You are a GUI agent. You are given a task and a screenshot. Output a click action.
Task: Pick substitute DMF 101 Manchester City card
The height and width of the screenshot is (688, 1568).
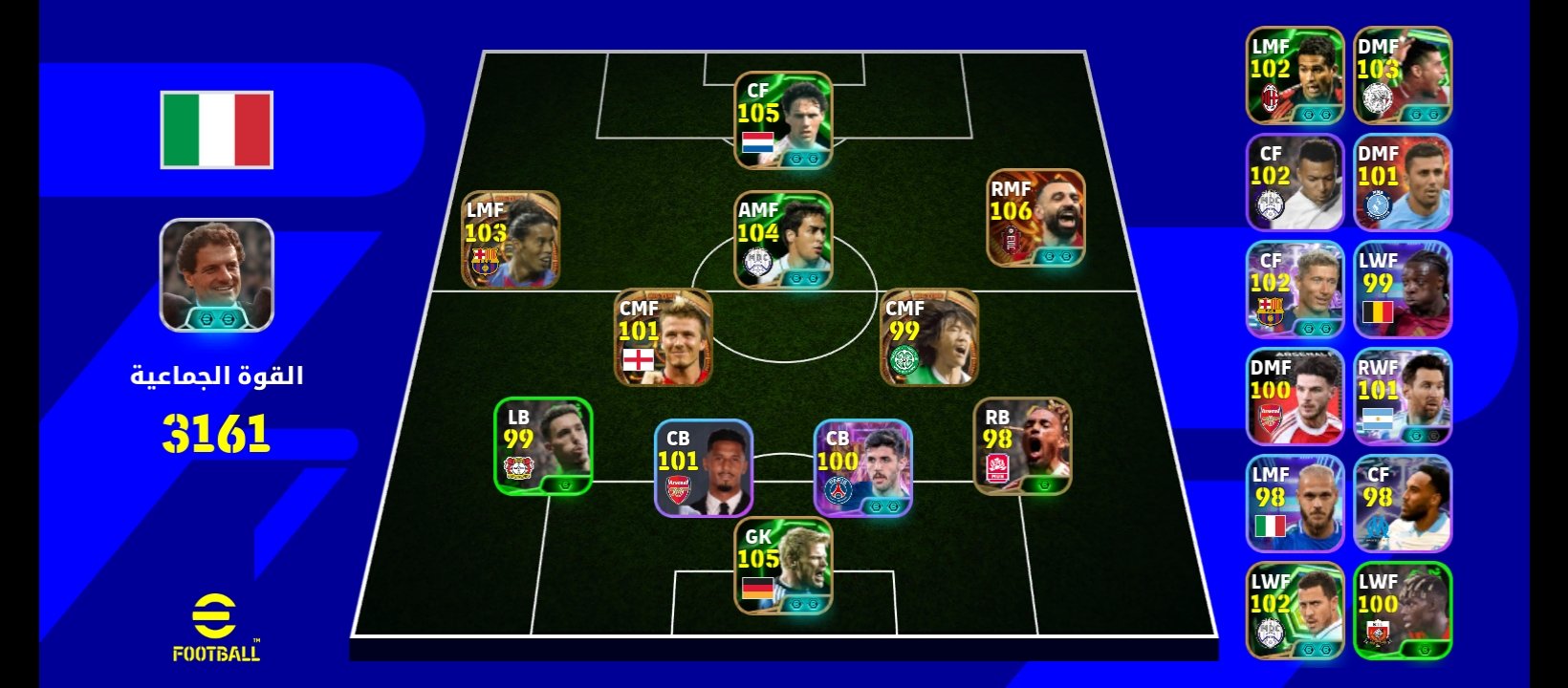pyautogui.click(x=1403, y=183)
